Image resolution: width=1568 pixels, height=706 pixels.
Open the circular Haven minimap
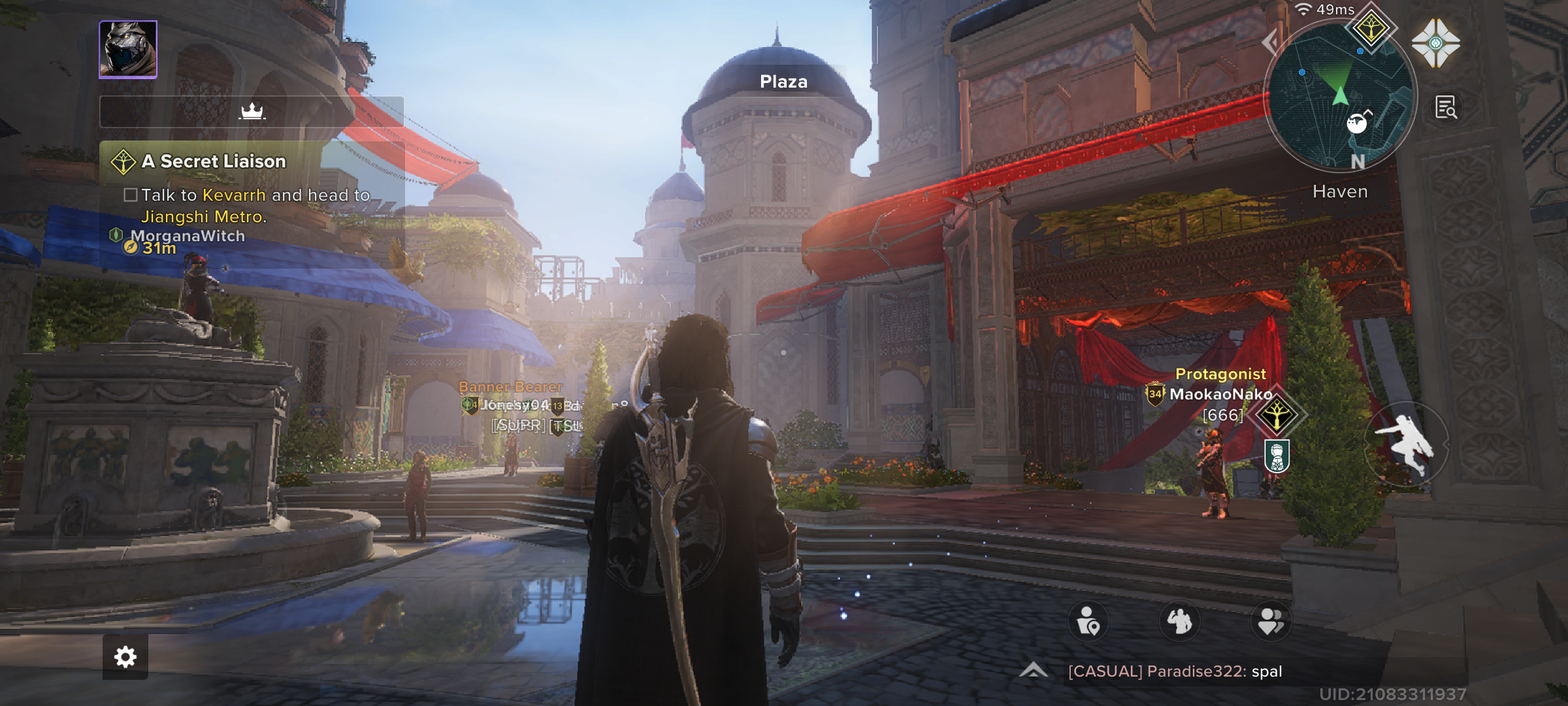(1340, 98)
